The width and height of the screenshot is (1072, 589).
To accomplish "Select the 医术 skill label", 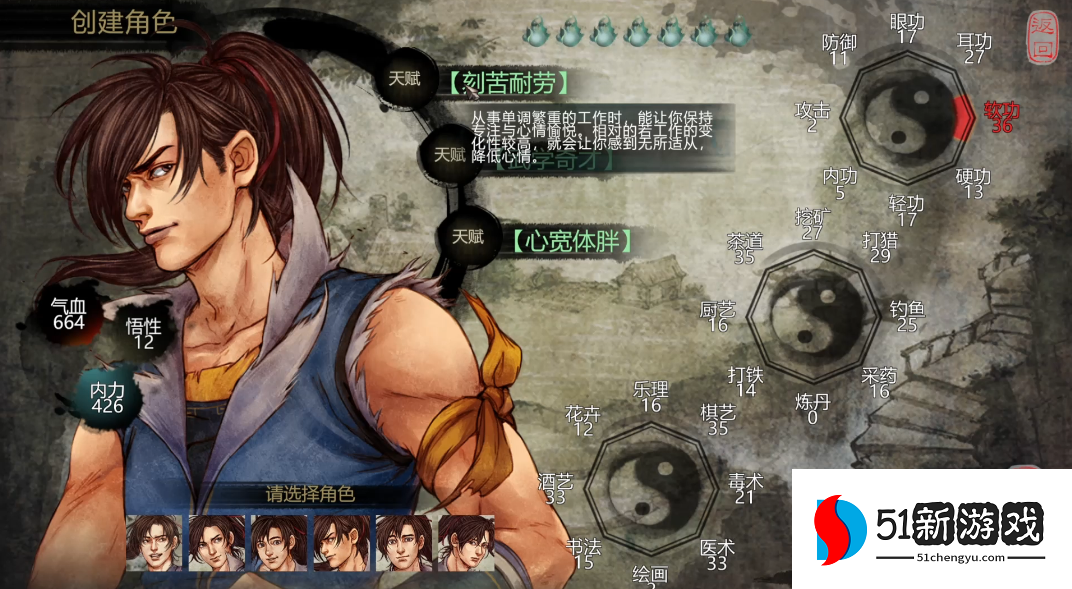I will tap(716, 555).
